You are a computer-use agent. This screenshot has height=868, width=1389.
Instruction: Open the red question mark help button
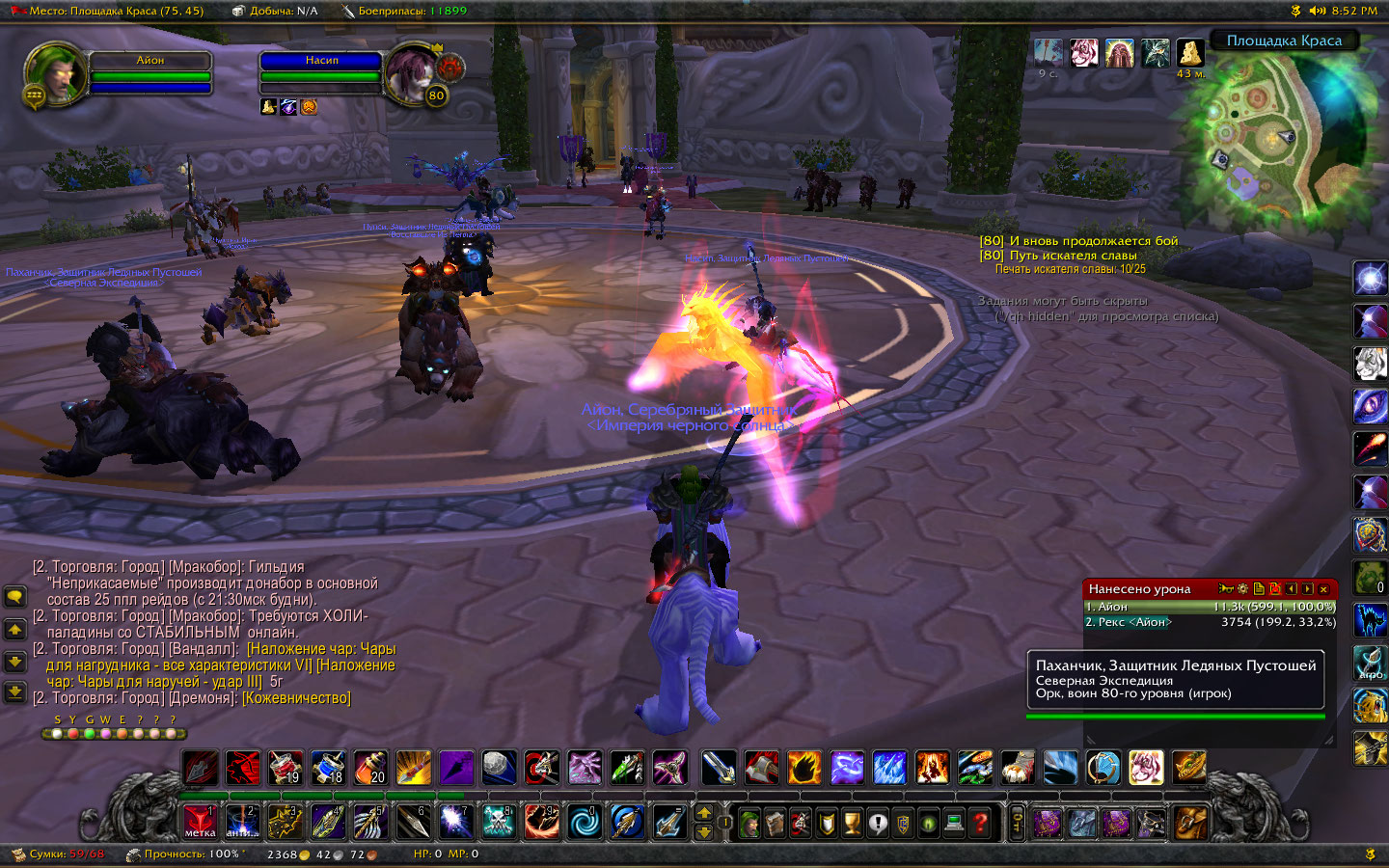(x=980, y=823)
